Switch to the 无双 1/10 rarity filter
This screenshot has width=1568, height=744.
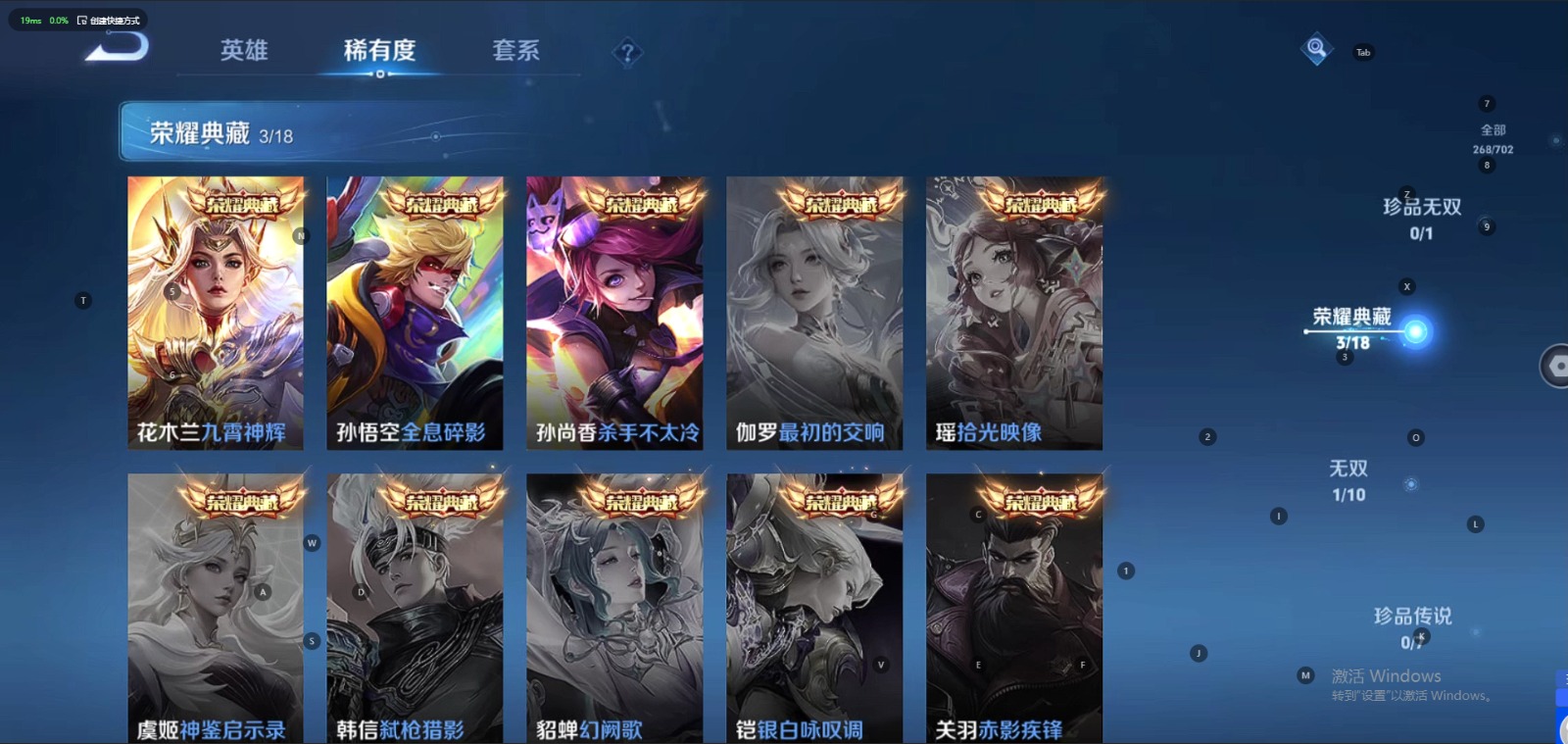[1348, 480]
